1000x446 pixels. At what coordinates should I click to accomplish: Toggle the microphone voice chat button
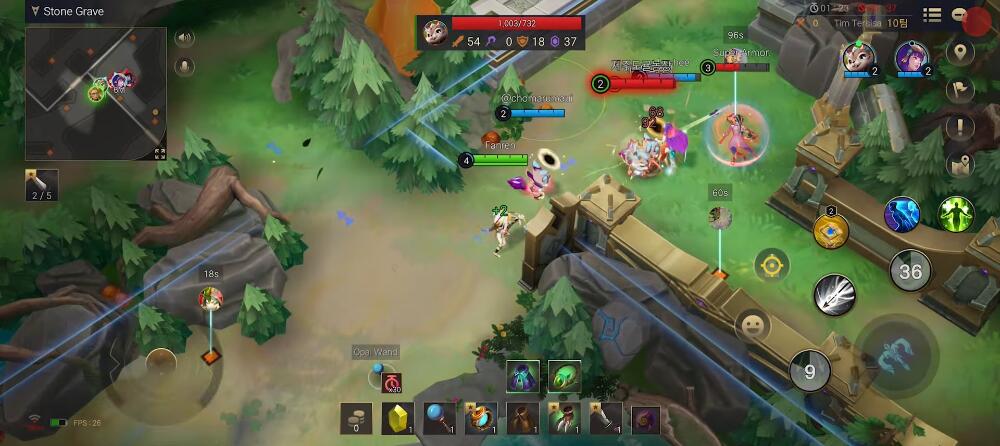coord(184,67)
